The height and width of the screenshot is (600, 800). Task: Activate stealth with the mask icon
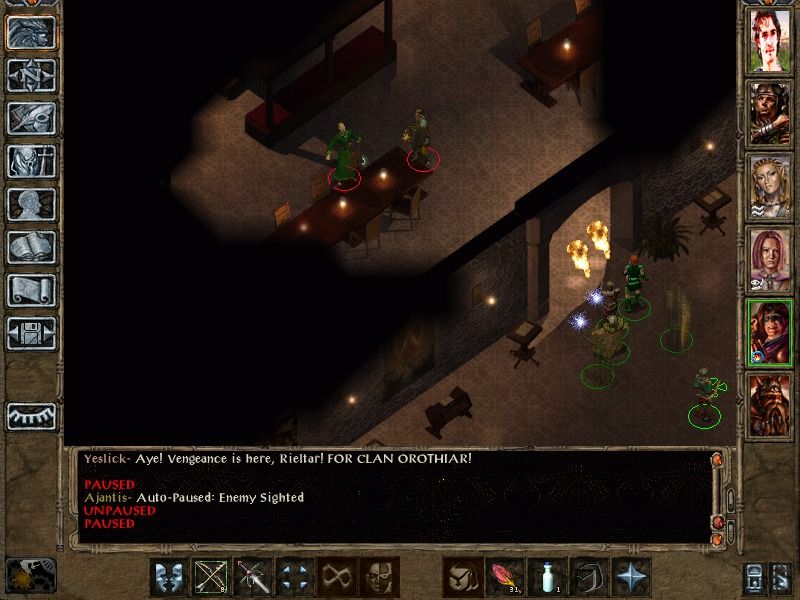pos(379,576)
